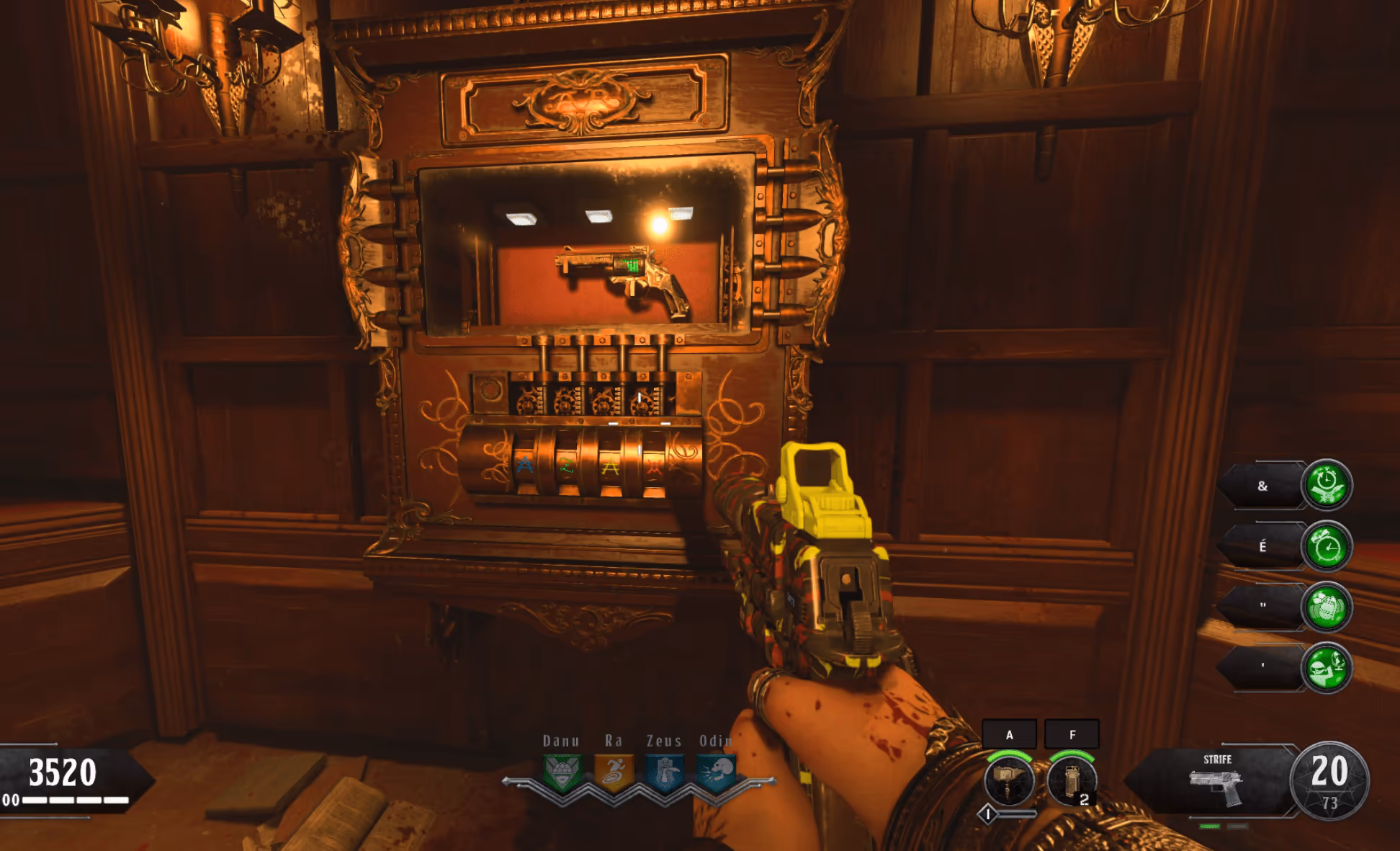Activate the bottom elixir with globe icon
The image size is (1400, 851).
pos(1327,668)
